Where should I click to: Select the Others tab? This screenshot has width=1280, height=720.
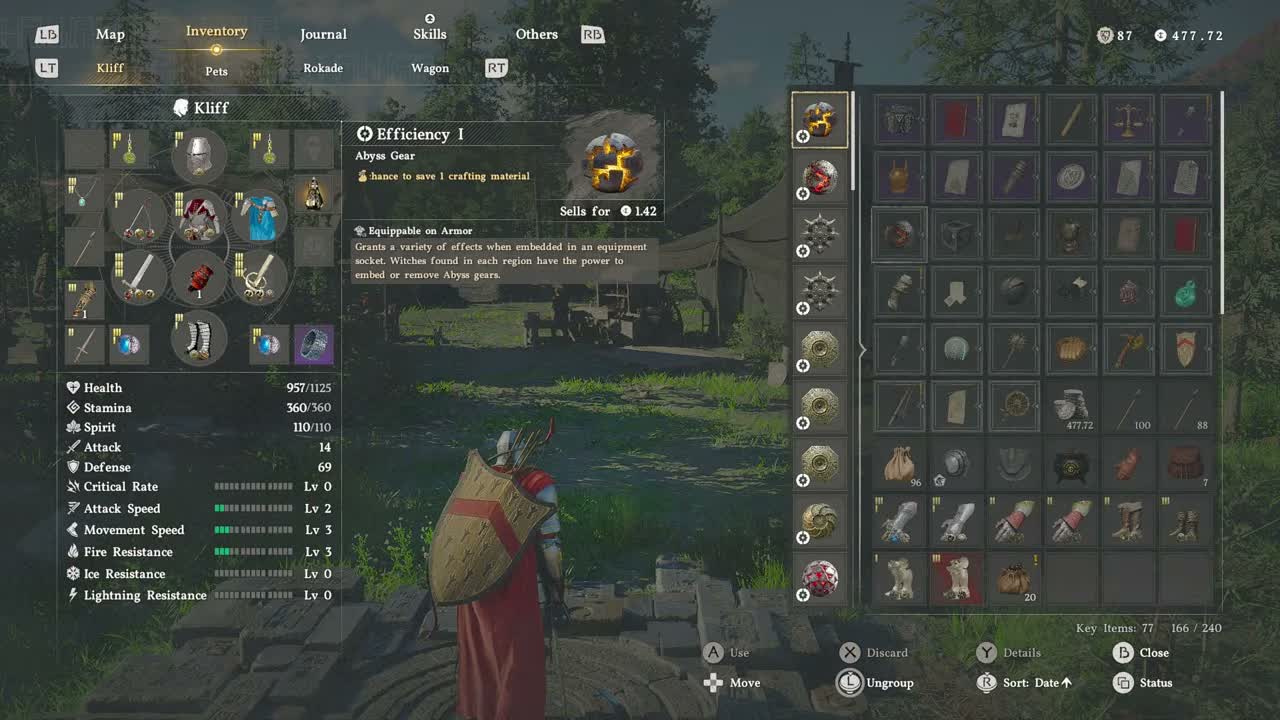tap(536, 34)
